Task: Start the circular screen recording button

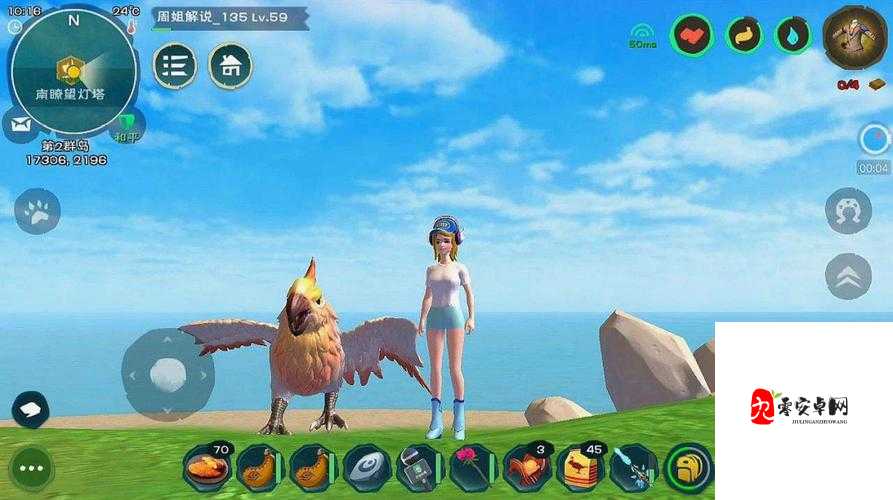Action: (x=873, y=139)
